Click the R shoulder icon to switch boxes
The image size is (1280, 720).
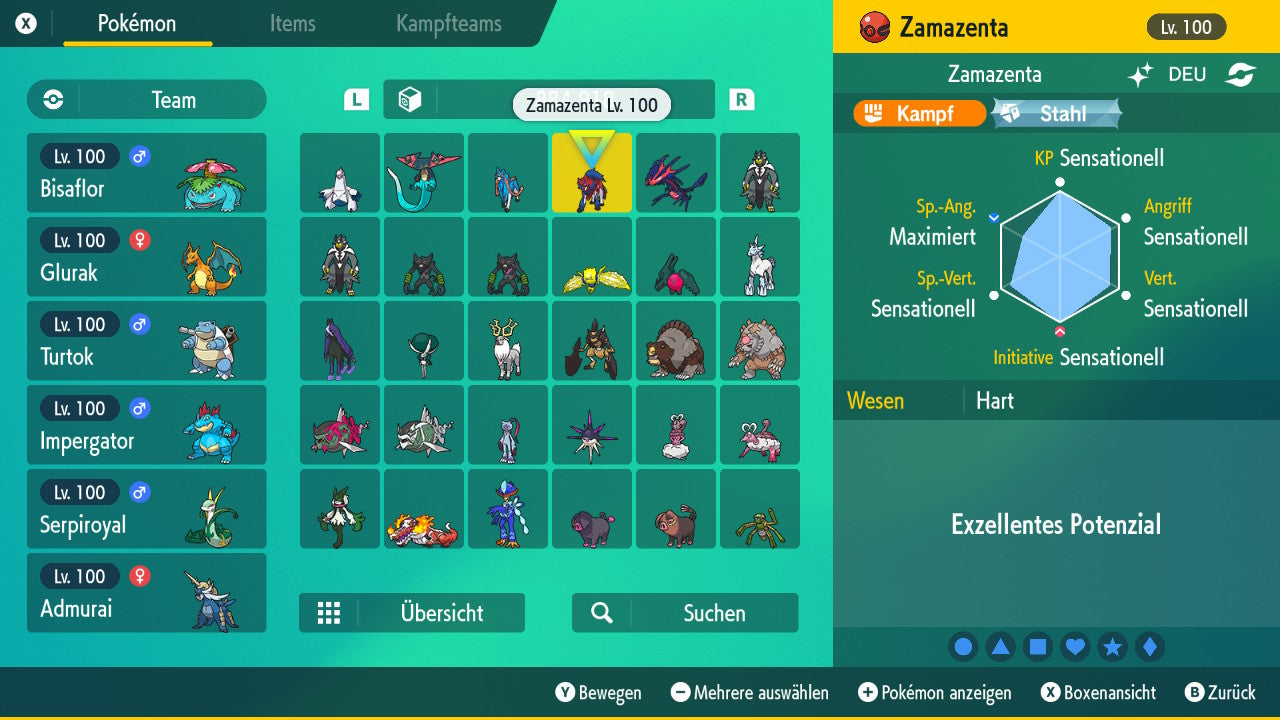(x=741, y=100)
